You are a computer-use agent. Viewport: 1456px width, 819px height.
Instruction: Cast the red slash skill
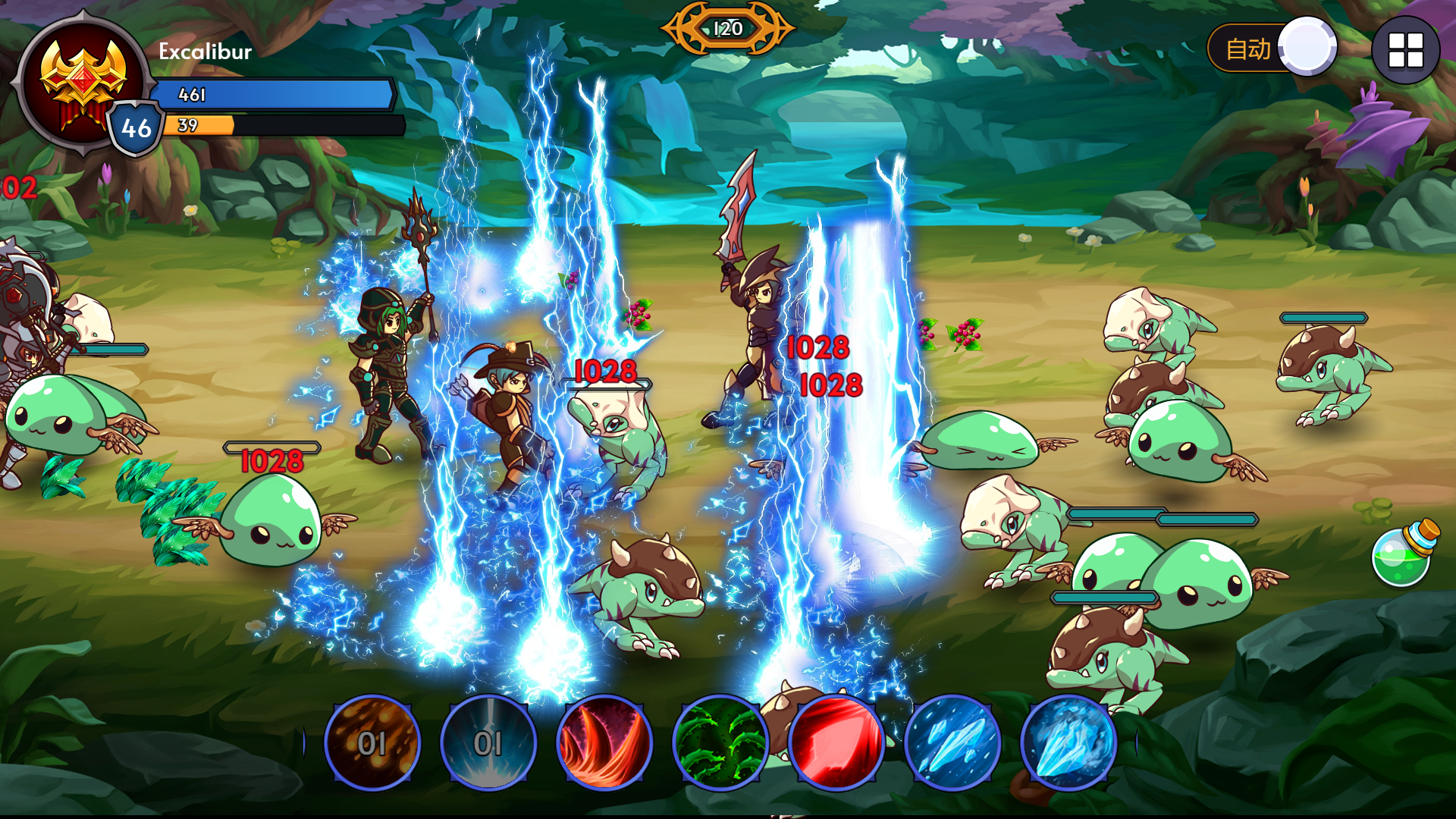coord(836,742)
